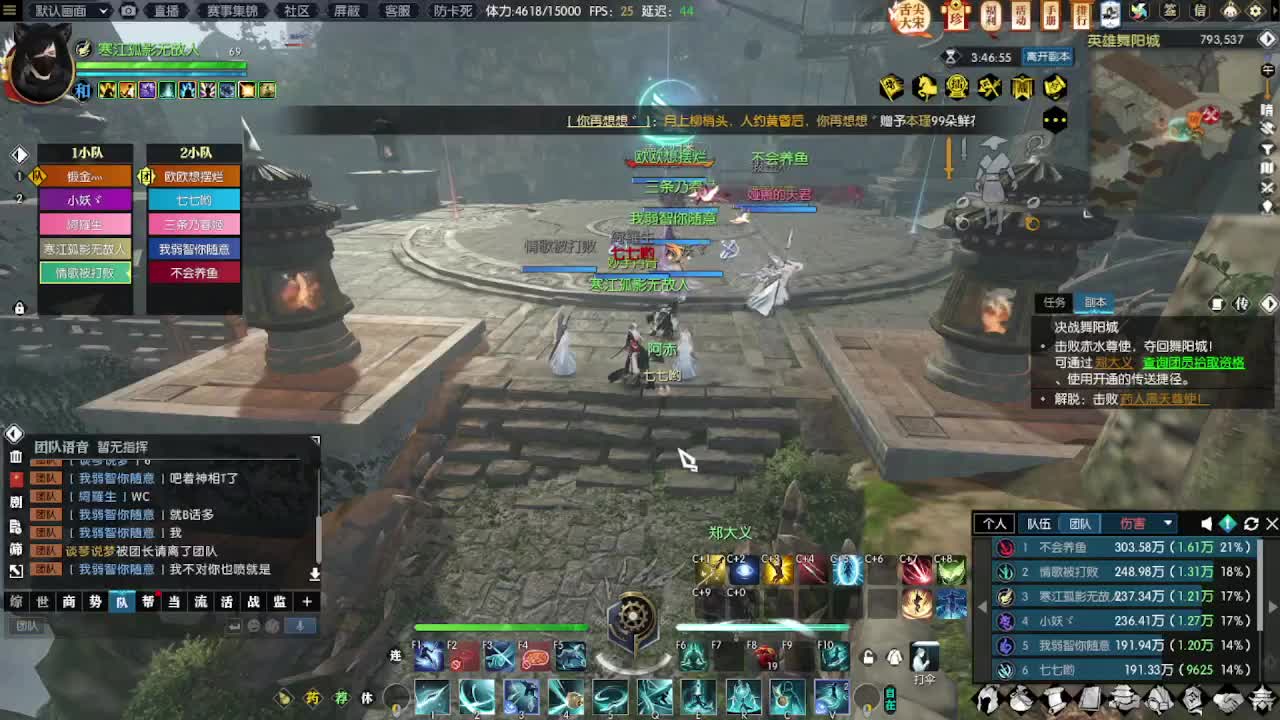The image size is (1280, 720).
Task: Click the screenshot camera icon in top toolbar
Action: pyautogui.click(x=128, y=11)
